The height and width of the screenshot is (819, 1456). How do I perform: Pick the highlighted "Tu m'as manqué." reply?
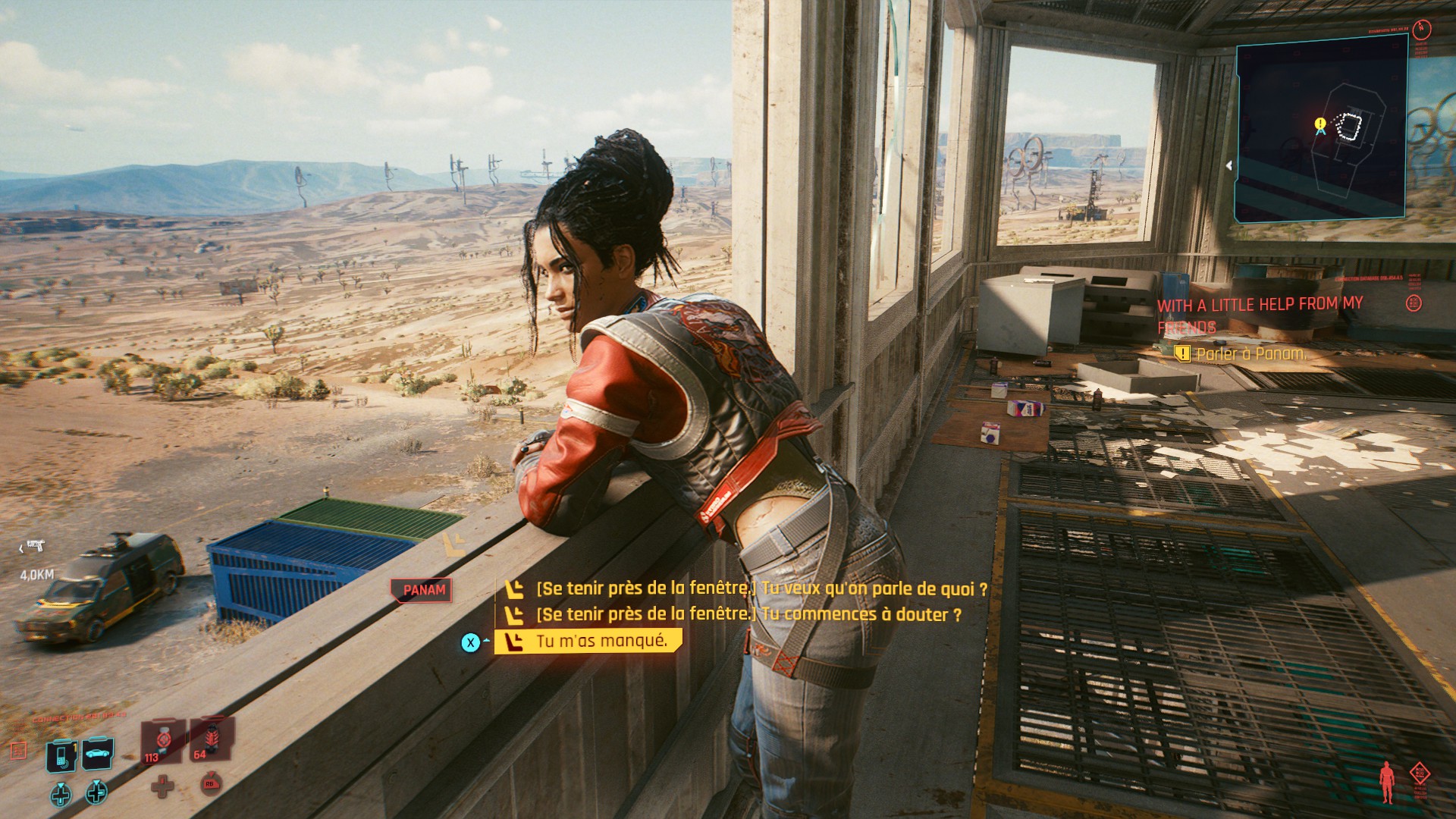coord(601,642)
